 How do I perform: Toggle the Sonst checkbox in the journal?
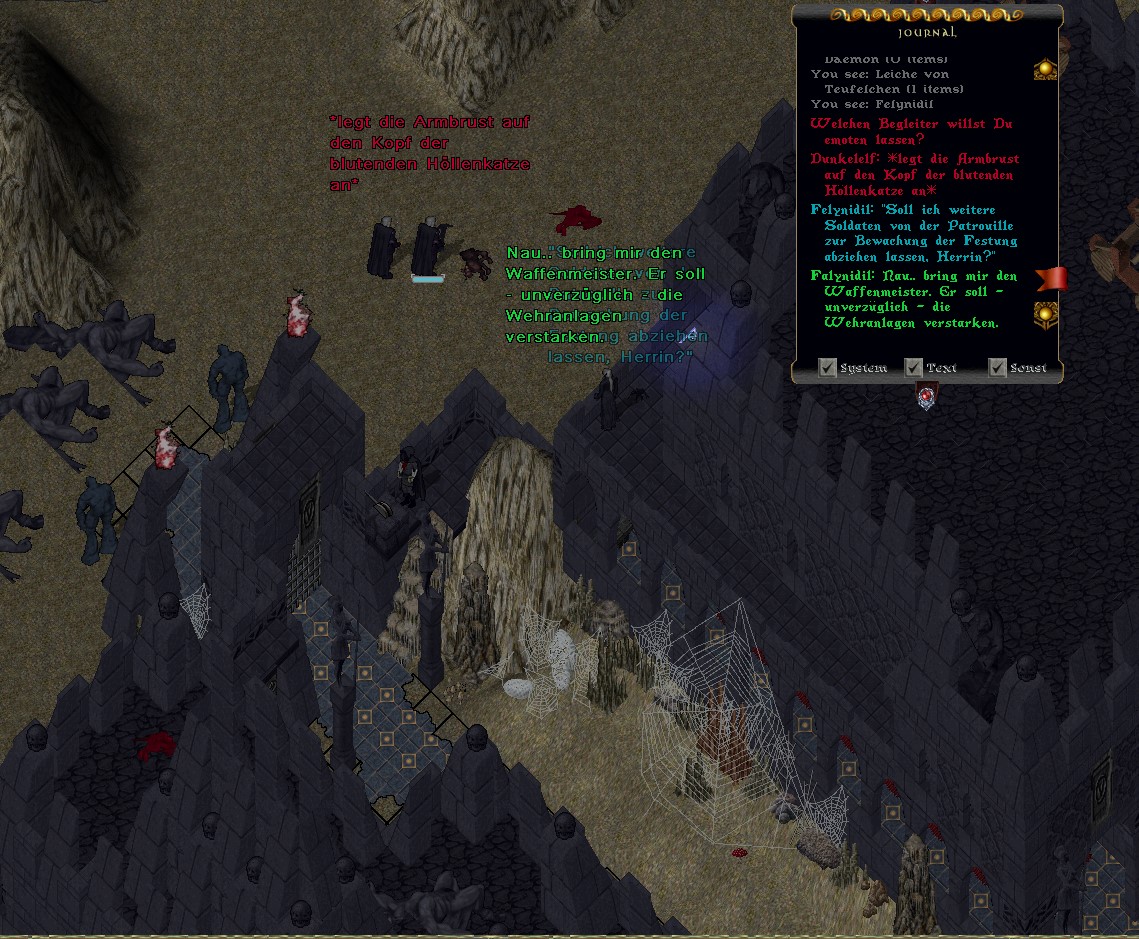[997, 368]
